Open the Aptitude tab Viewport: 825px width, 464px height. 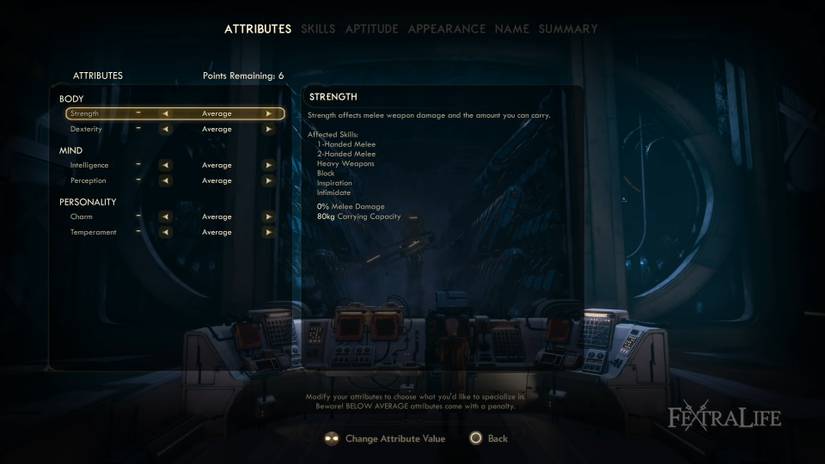[371, 29]
